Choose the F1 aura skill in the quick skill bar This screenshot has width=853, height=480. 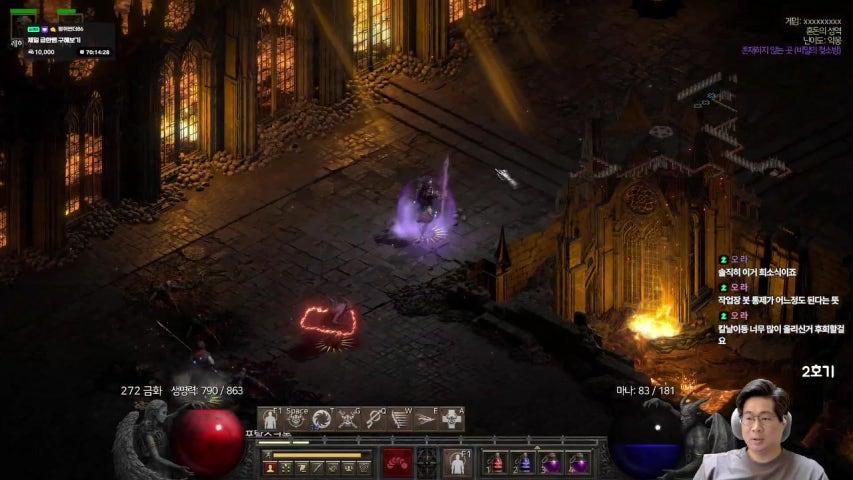[271, 419]
